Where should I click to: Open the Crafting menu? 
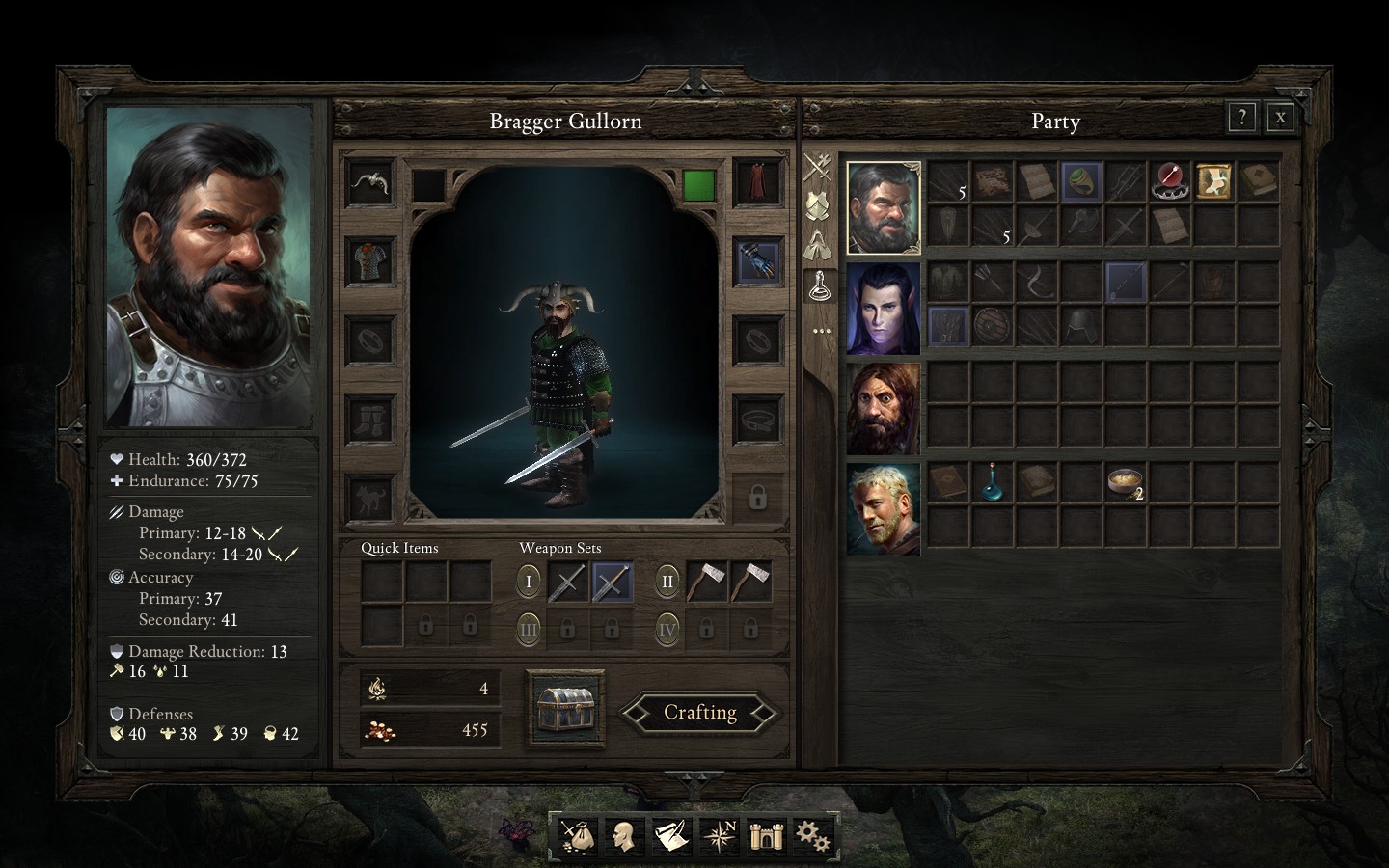[x=699, y=713]
